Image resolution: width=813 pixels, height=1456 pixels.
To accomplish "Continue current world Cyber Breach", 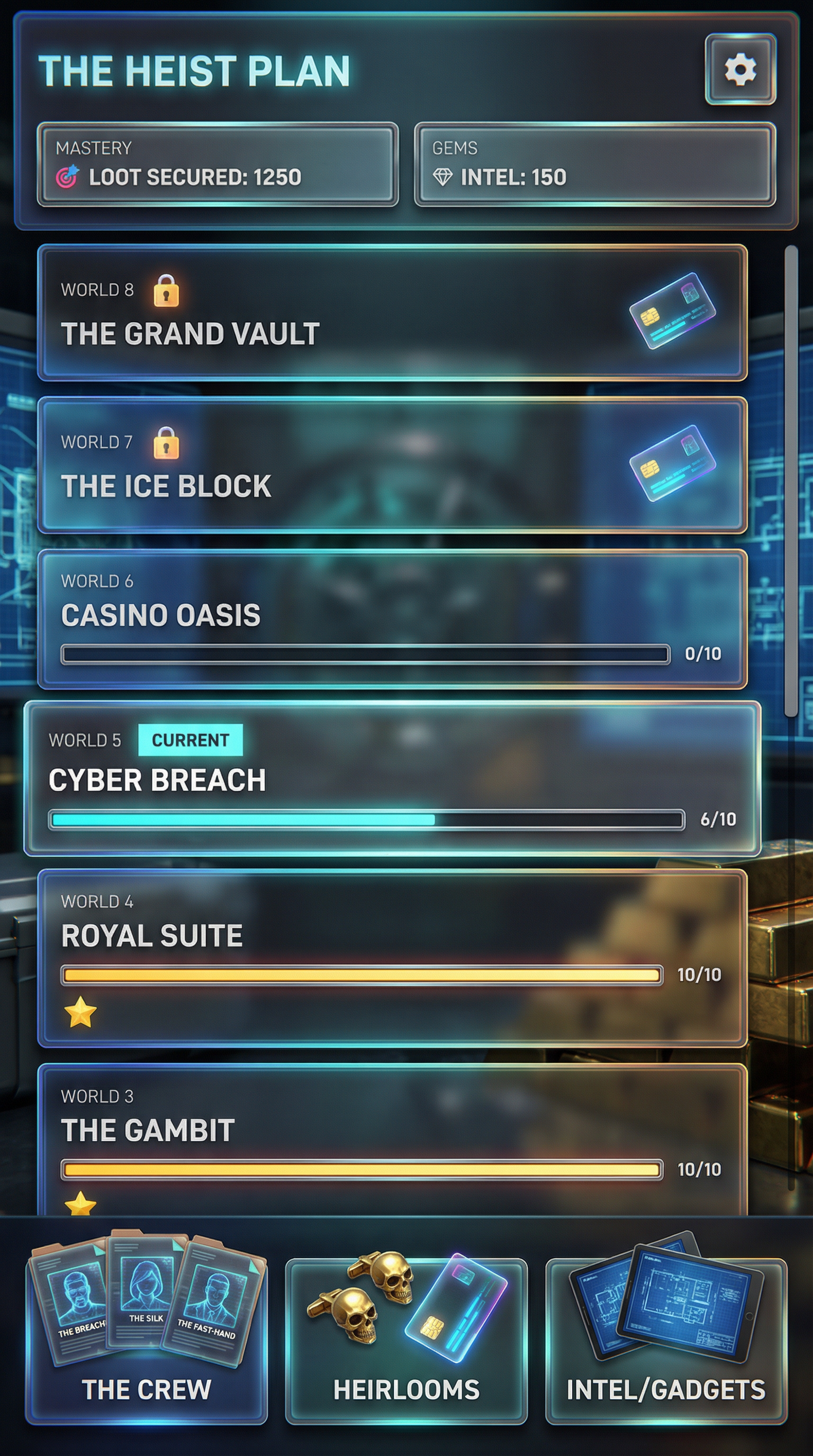I will (392, 778).
